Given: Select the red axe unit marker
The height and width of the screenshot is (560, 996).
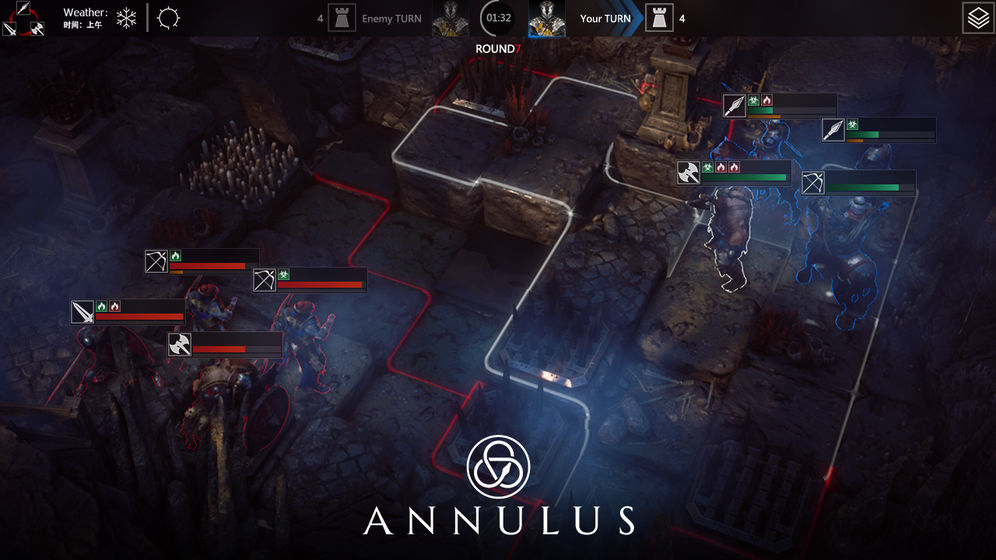Looking at the screenshot, I should 180,345.
